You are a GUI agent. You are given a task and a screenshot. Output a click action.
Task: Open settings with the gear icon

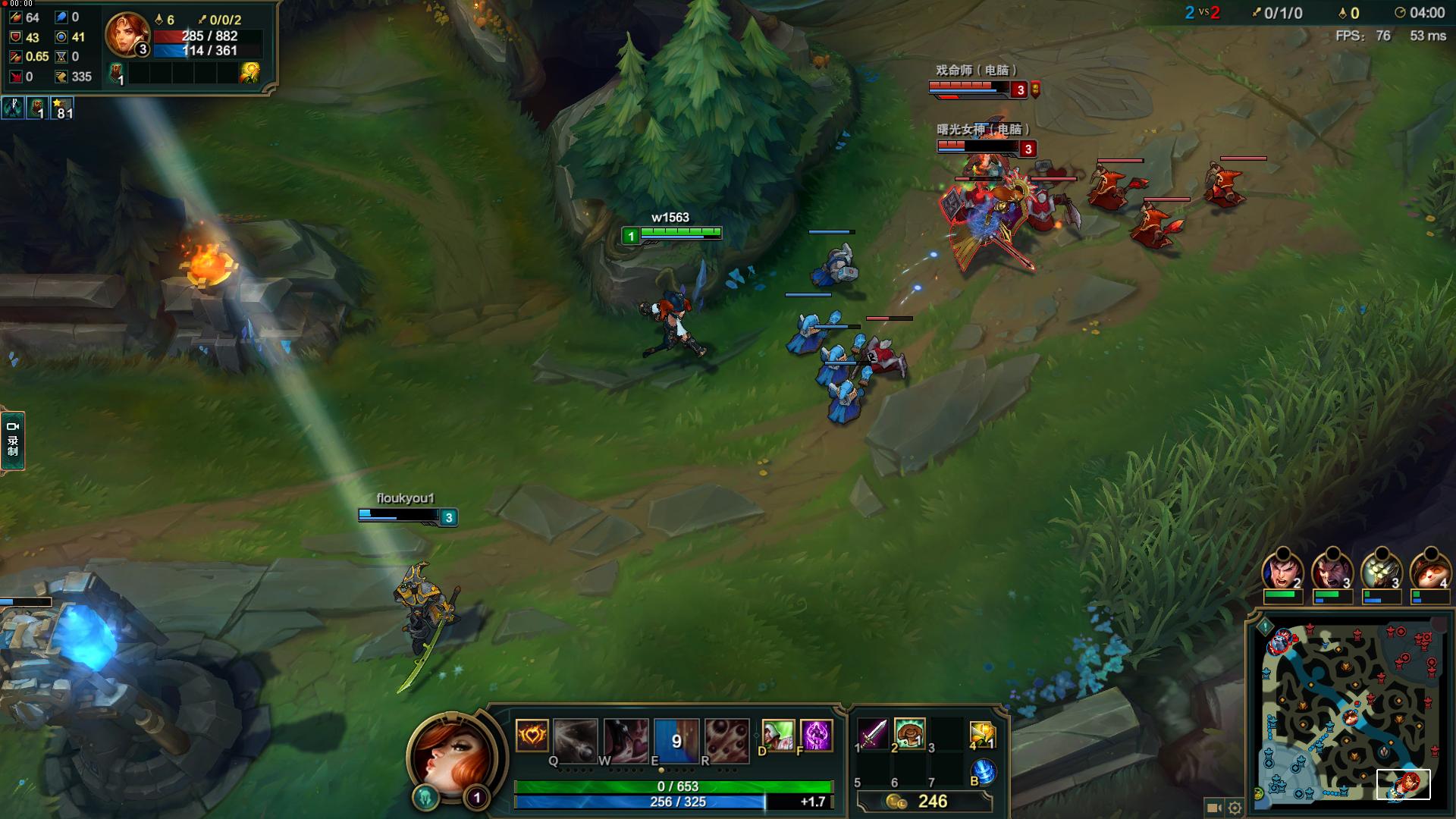(1235, 808)
